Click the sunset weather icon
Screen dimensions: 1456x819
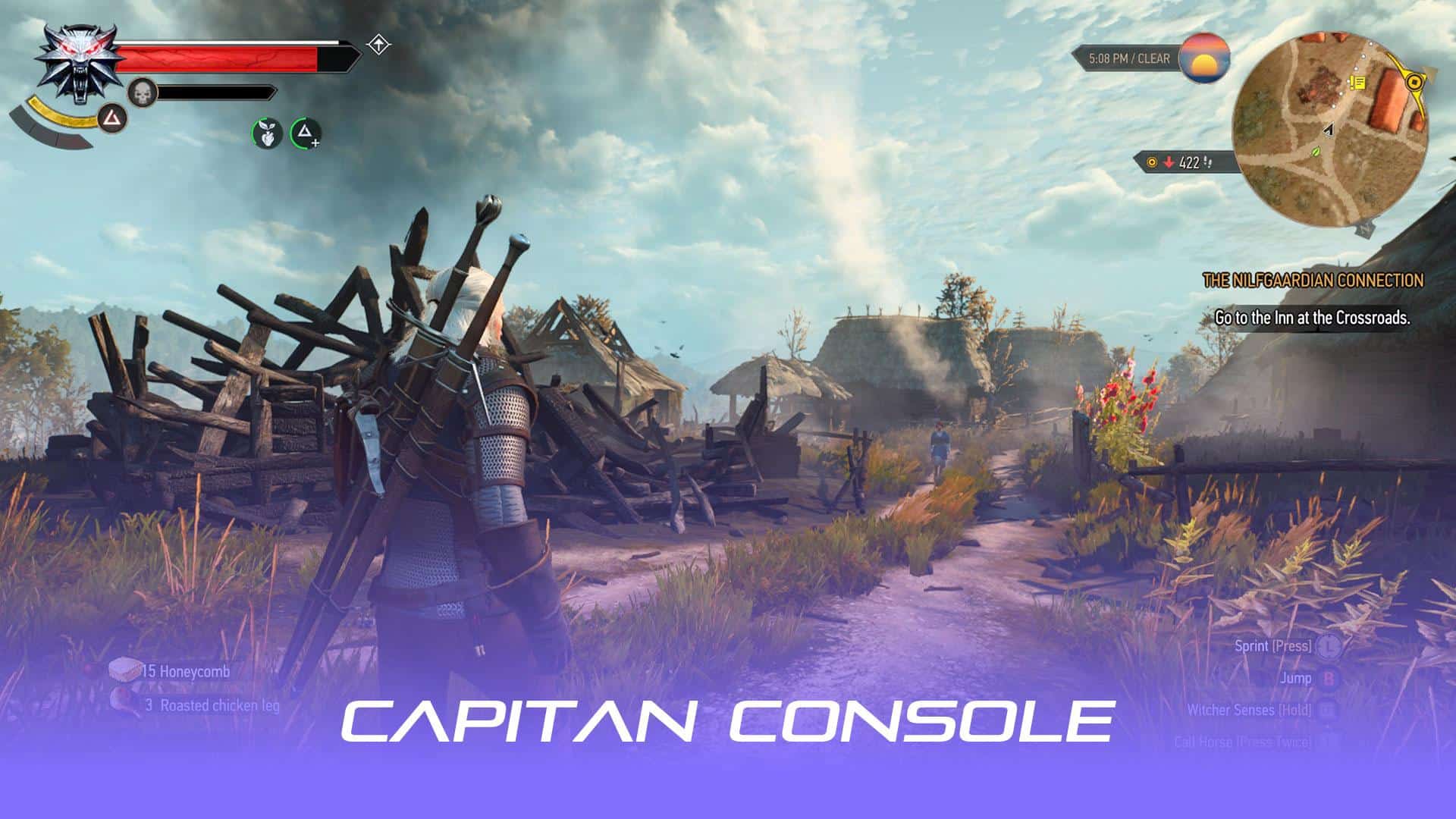click(x=1204, y=58)
